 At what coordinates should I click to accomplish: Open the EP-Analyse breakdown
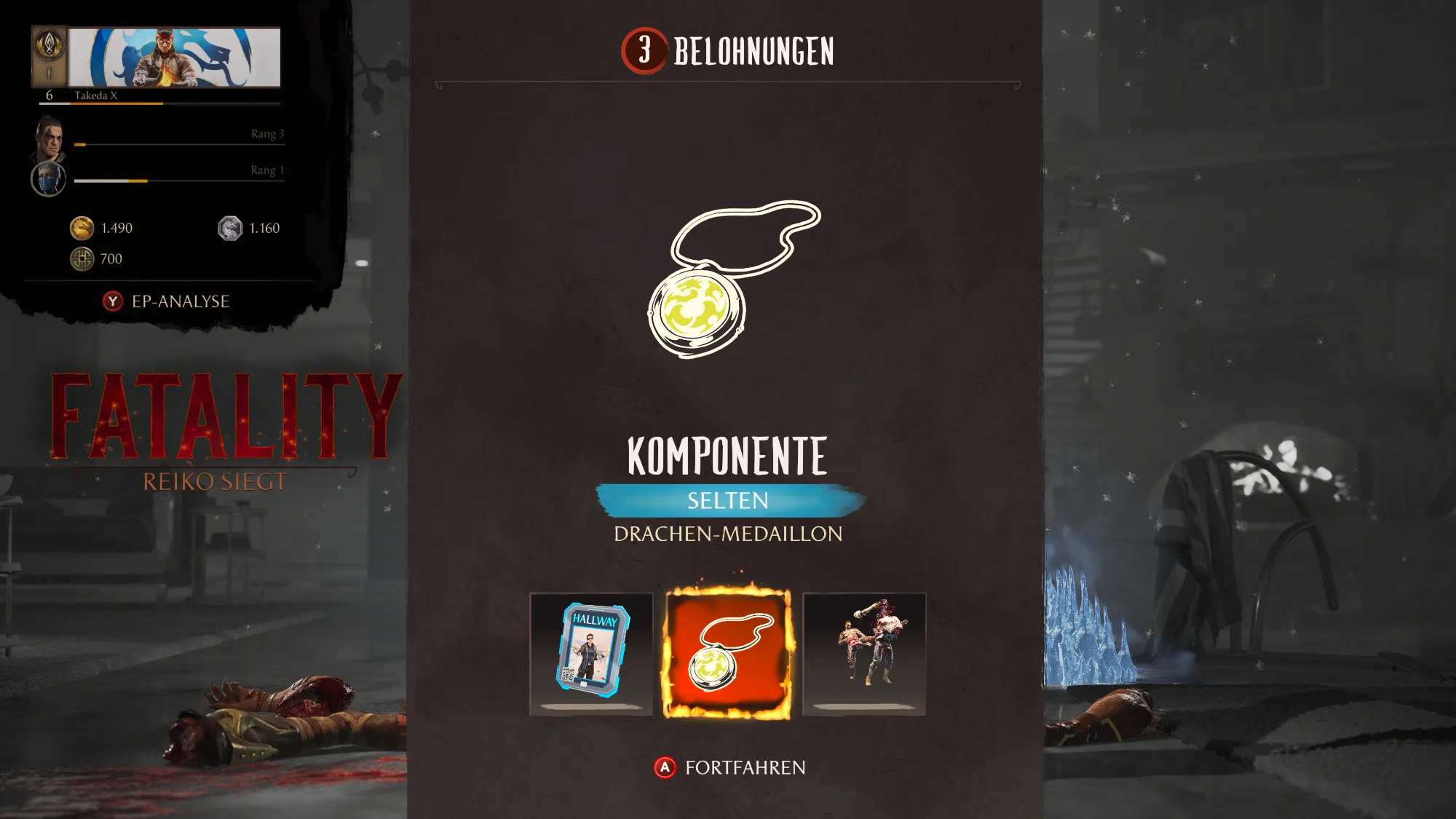click(x=167, y=301)
